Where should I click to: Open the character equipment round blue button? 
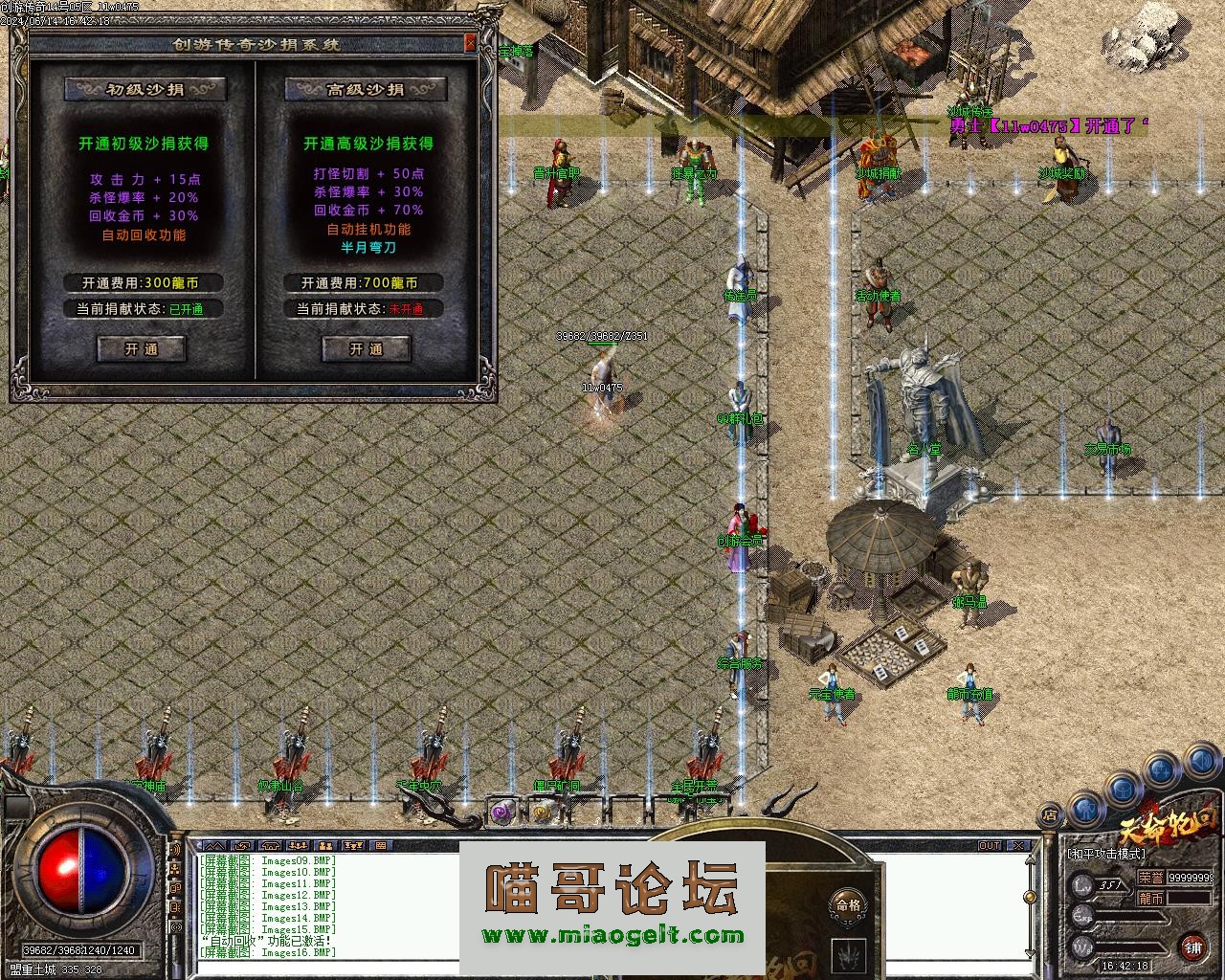[1086, 810]
